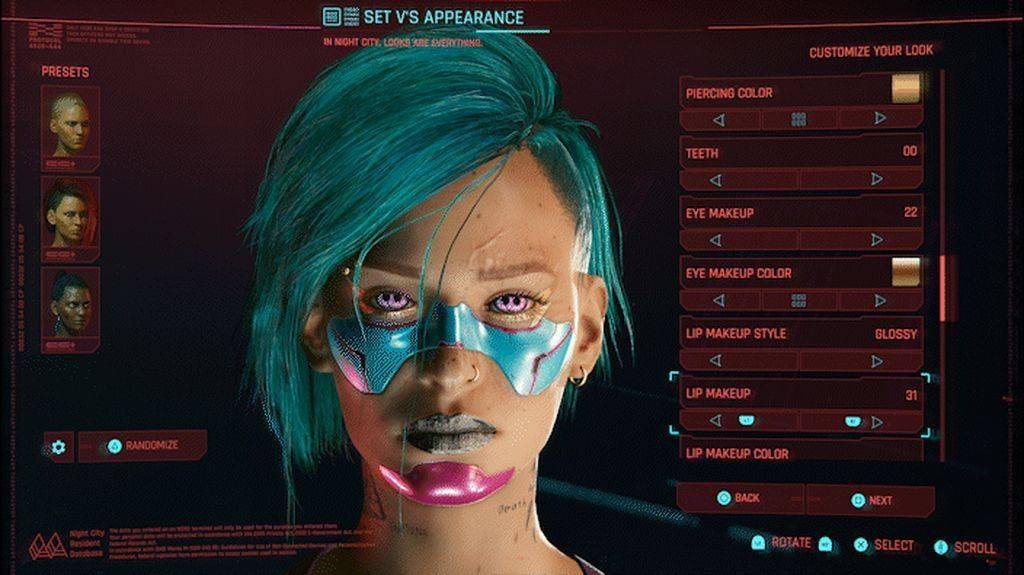The height and width of the screenshot is (575, 1024).
Task: Go back with the Back button
Action: coord(739,498)
